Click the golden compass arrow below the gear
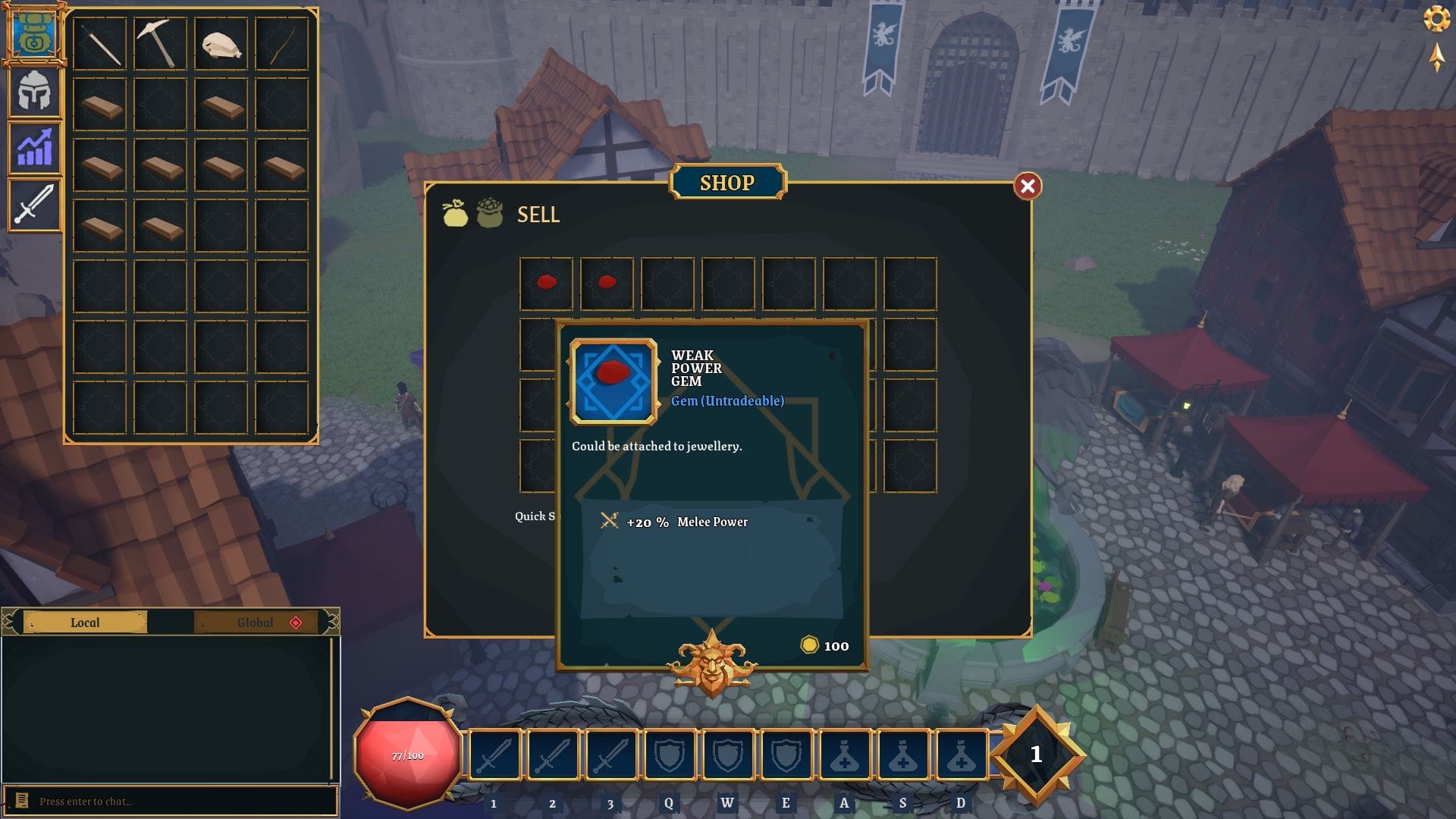Viewport: 1456px width, 819px height. click(1436, 58)
